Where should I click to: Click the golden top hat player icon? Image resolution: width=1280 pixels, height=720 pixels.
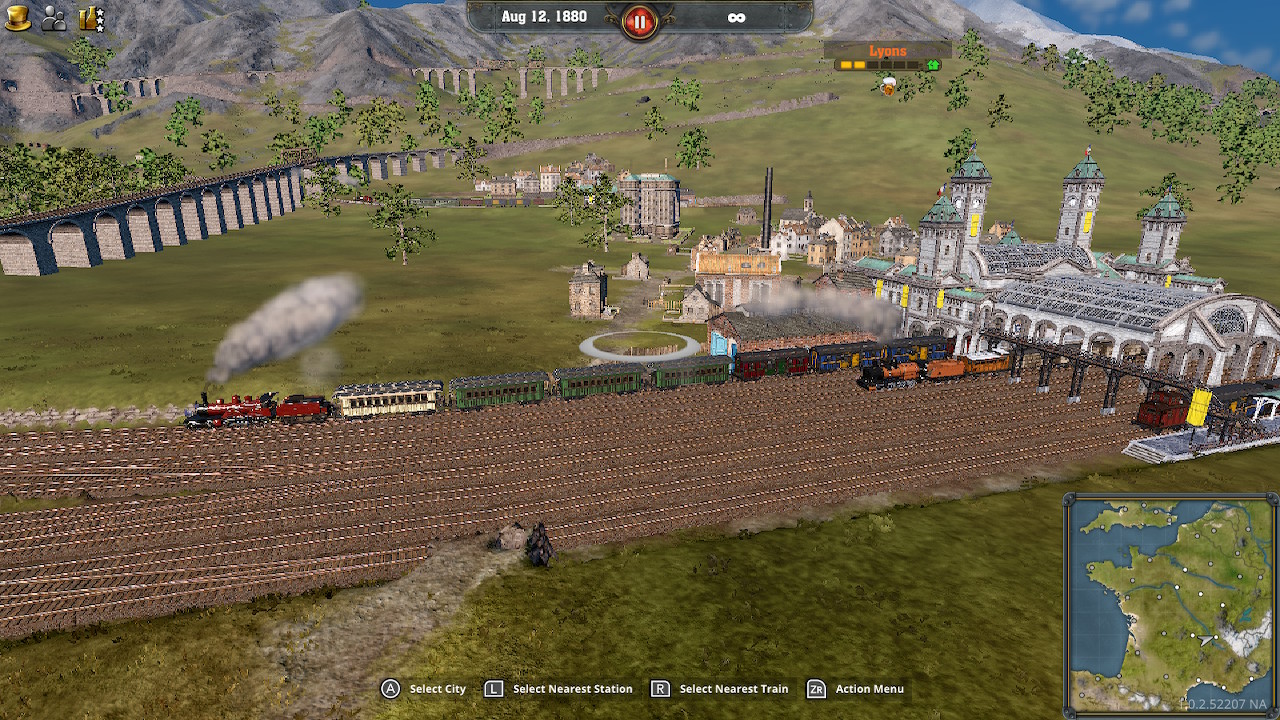[18, 18]
